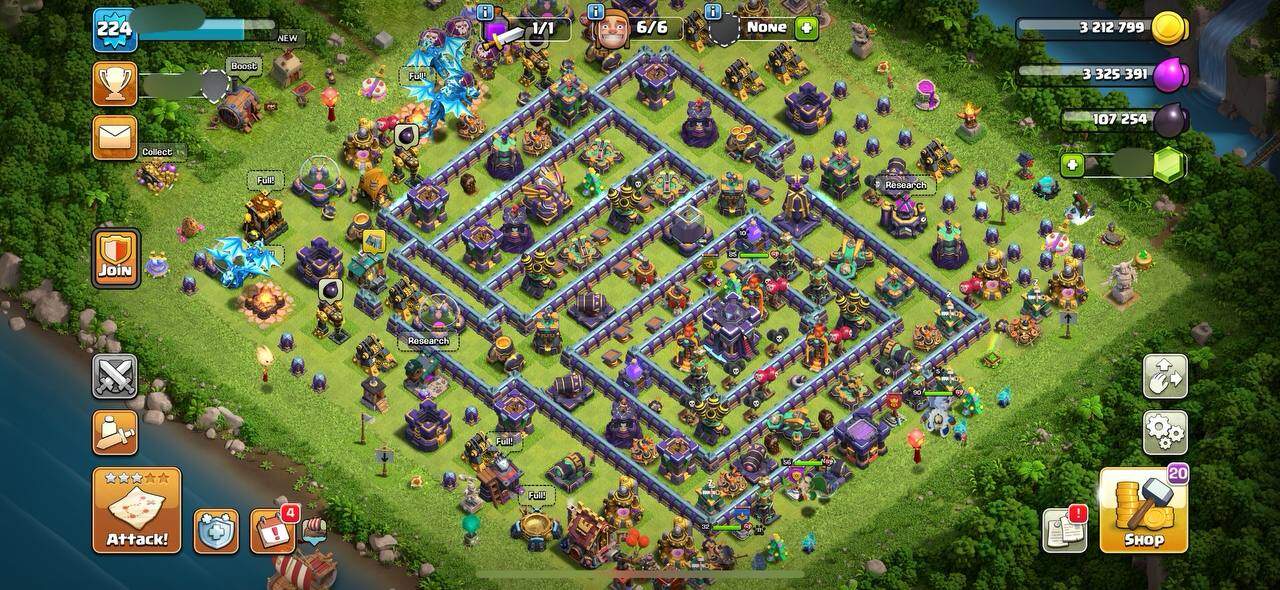Tap the Collect bubble
Image resolution: width=1280 pixels, height=590 pixels.
(x=157, y=152)
